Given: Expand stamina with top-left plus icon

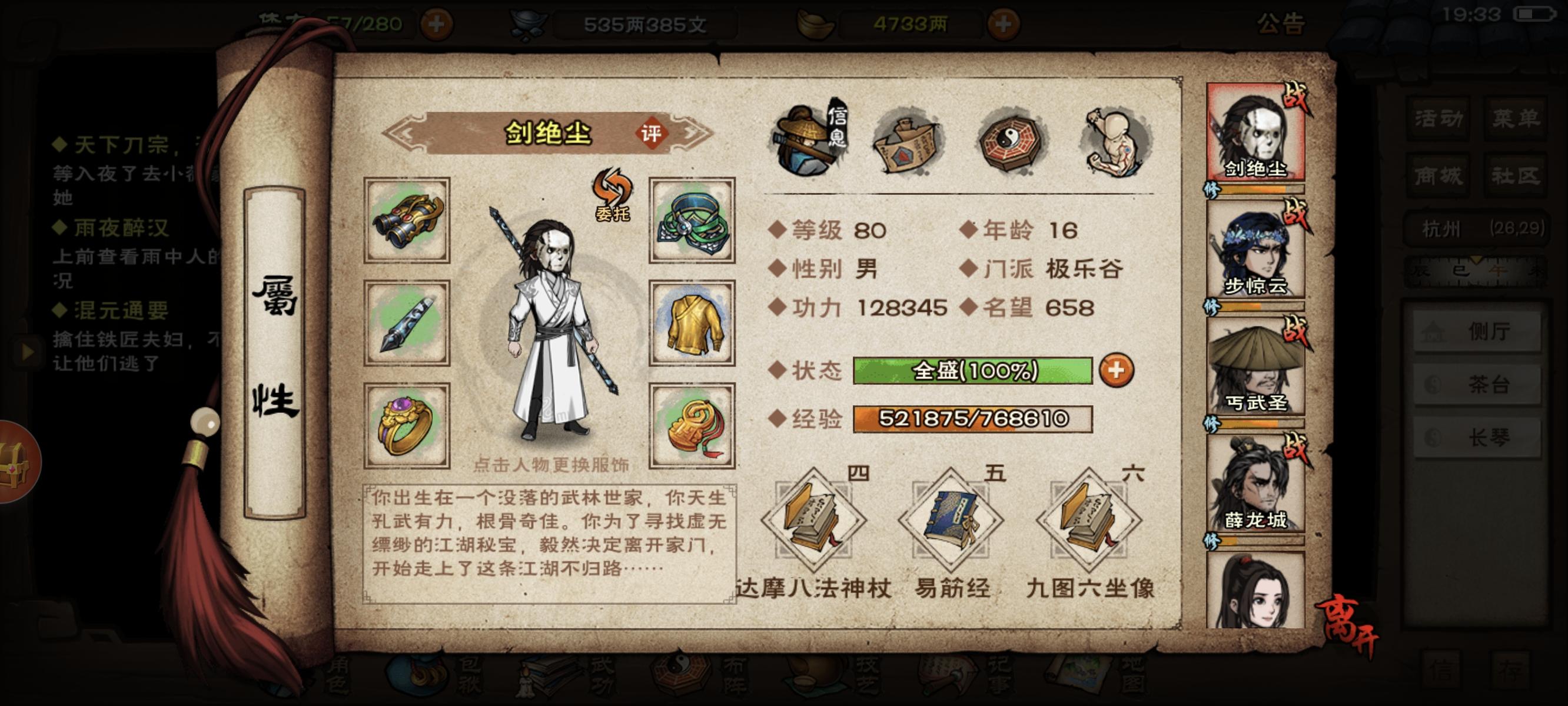Looking at the screenshot, I should coord(438,23).
